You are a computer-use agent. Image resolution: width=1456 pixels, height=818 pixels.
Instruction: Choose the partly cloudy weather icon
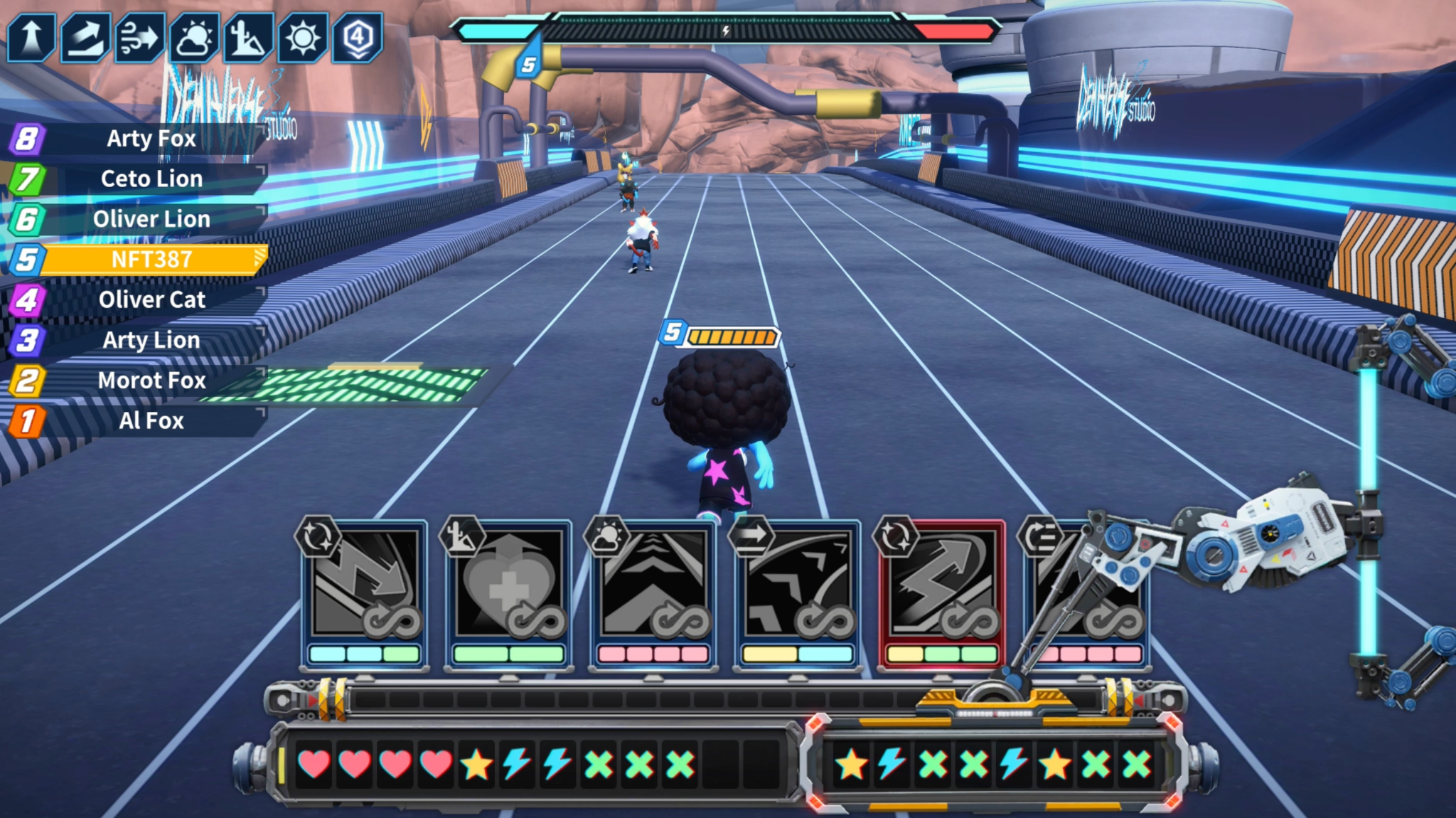point(193,37)
